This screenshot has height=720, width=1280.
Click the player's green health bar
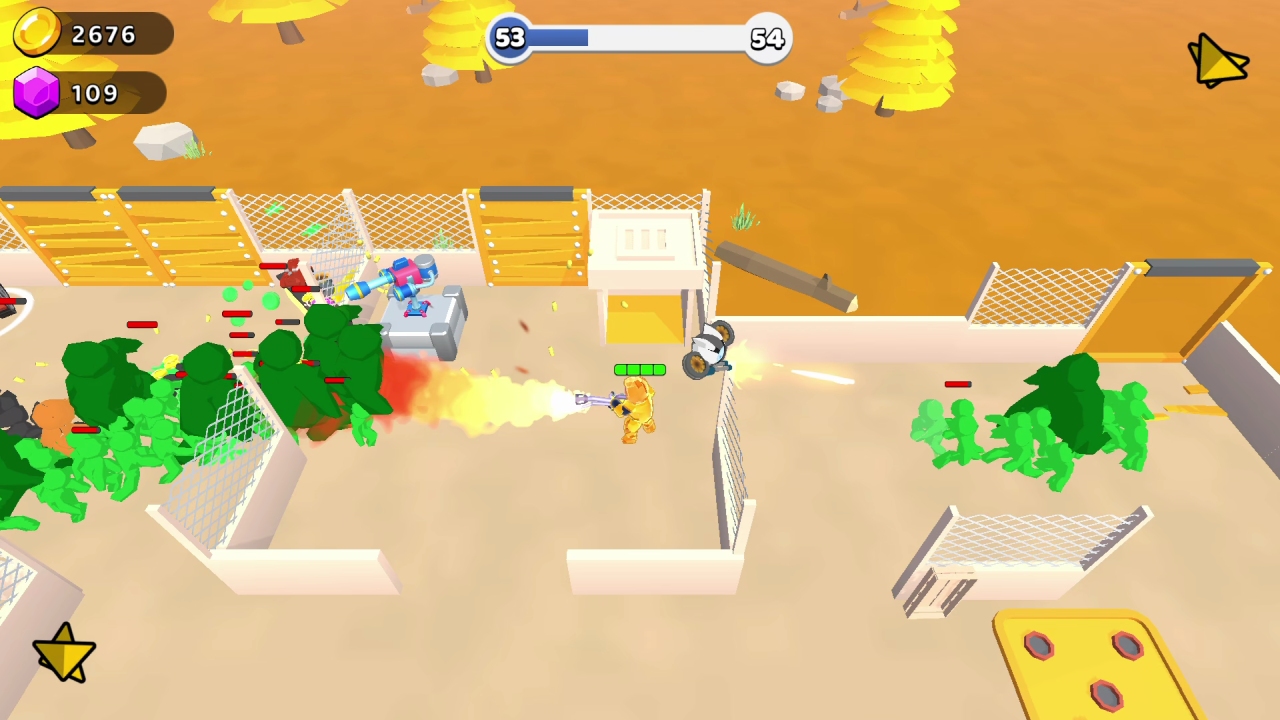639,370
